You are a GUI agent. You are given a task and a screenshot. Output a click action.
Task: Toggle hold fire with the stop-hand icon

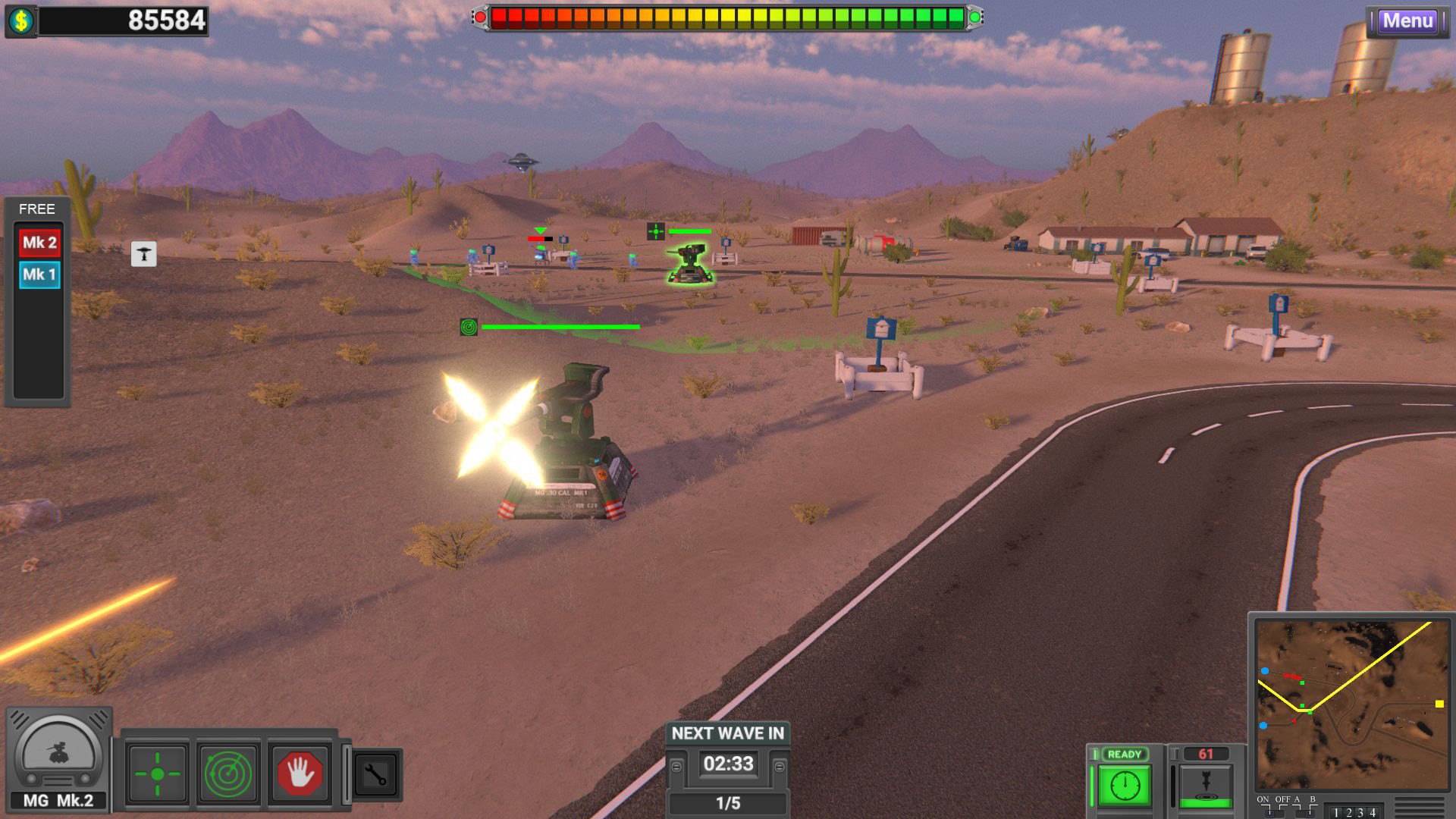click(301, 772)
